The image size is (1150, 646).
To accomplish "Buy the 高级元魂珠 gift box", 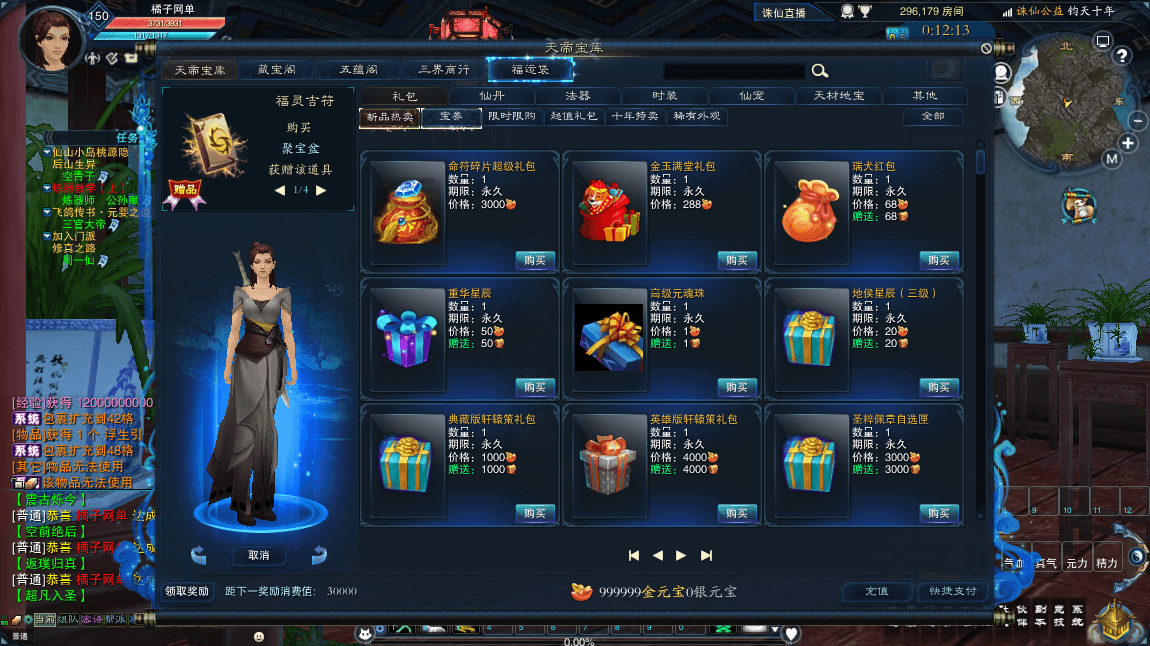I will 737,387.
